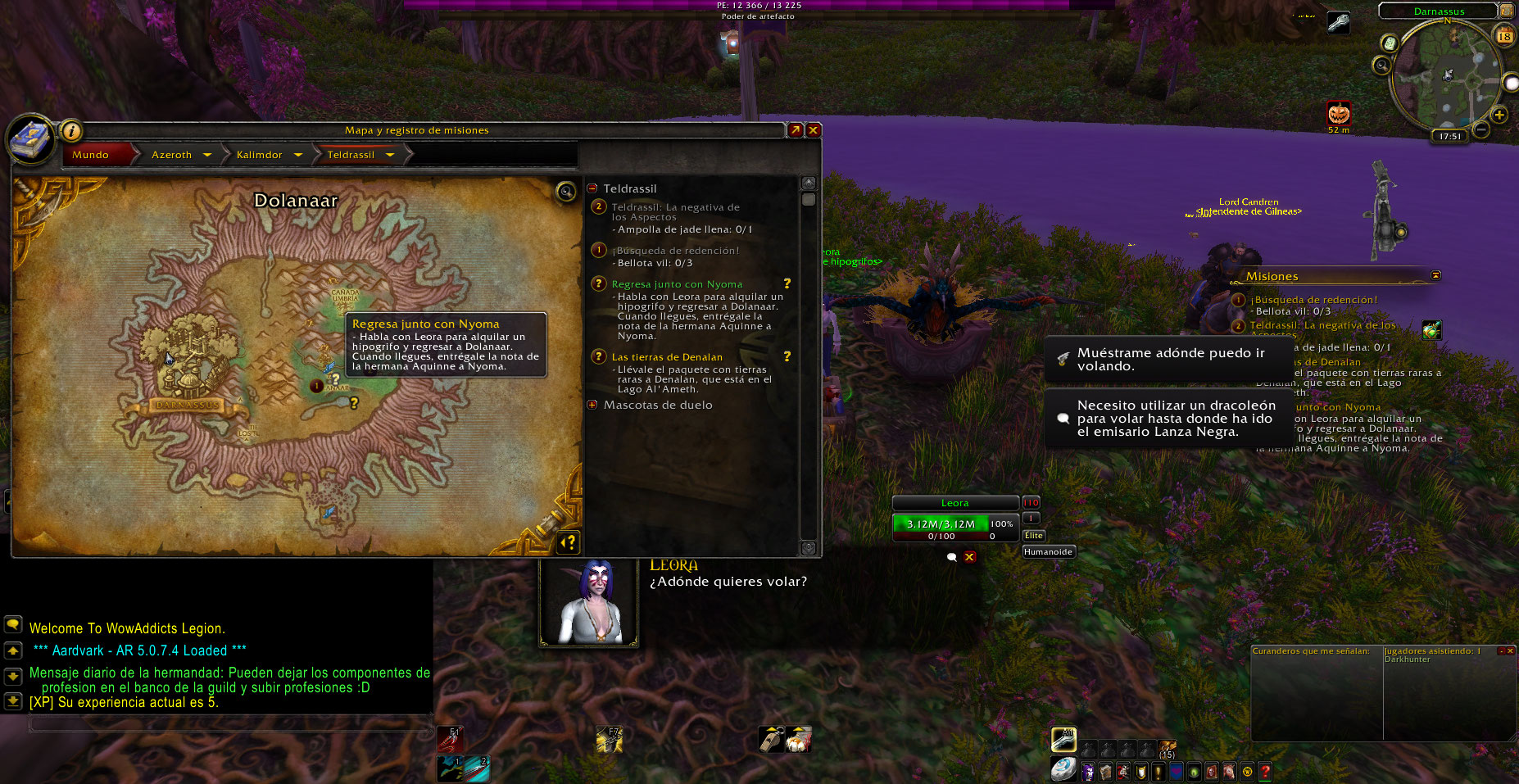Open the map help question mark button
Image resolution: width=1519 pixels, height=784 pixels.
coord(568,542)
